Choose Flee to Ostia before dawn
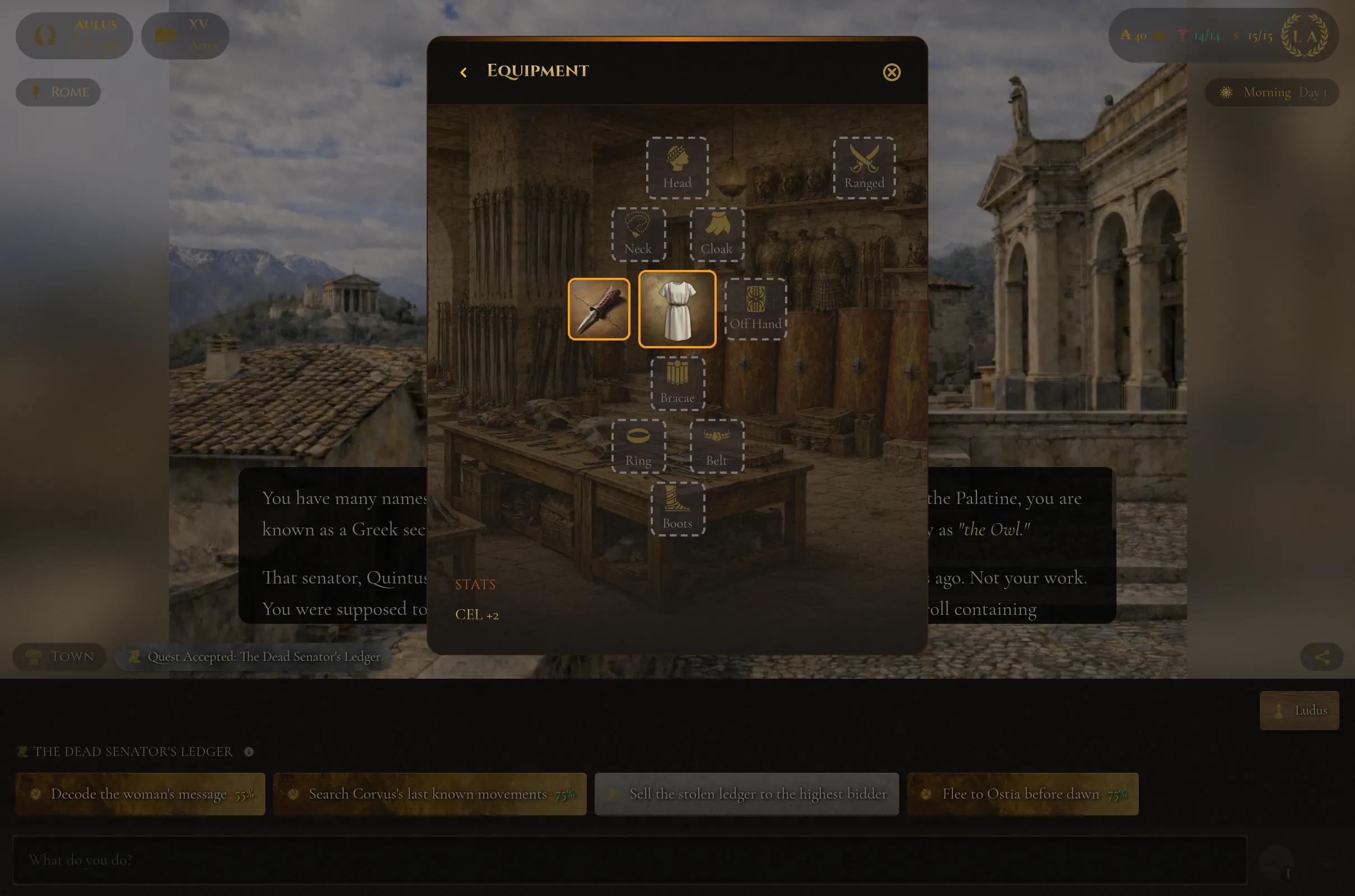 pyautogui.click(x=1022, y=794)
